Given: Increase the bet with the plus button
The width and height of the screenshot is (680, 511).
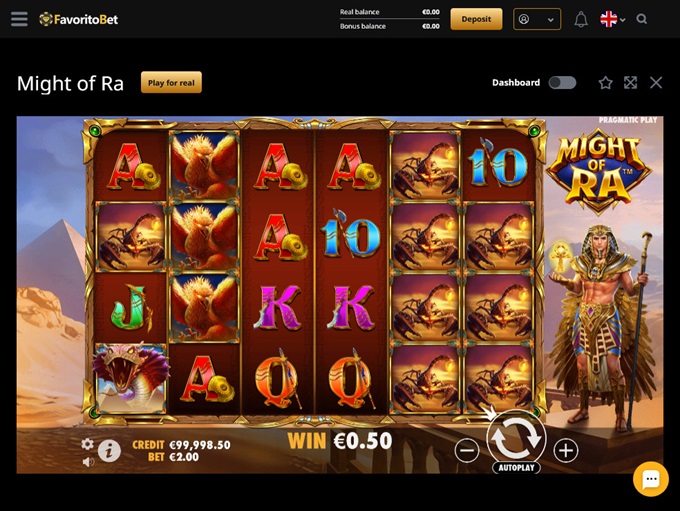Looking at the screenshot, I should [566, 450].
